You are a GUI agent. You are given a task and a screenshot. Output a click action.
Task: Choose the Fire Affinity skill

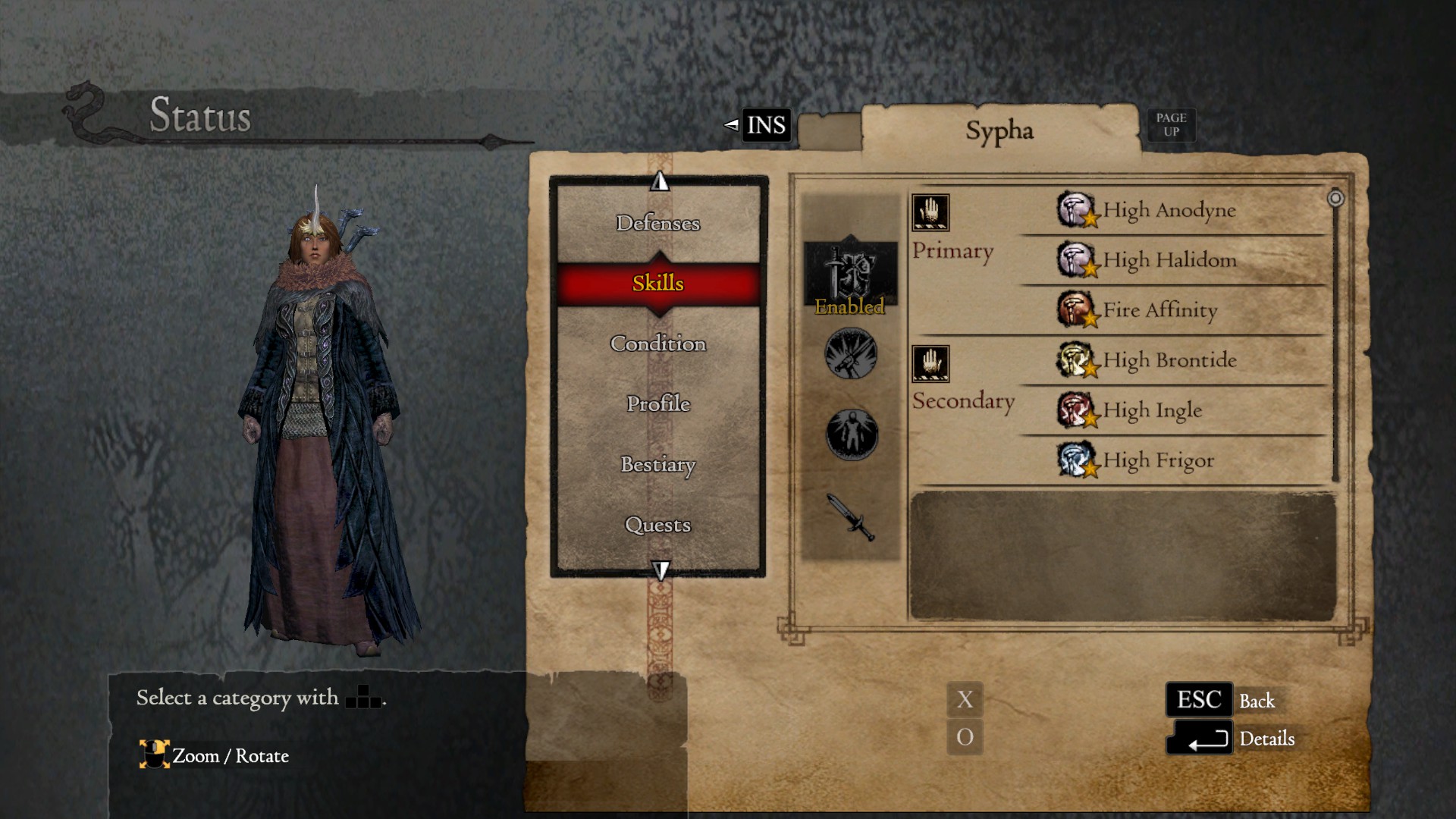tap(1159, 310)
